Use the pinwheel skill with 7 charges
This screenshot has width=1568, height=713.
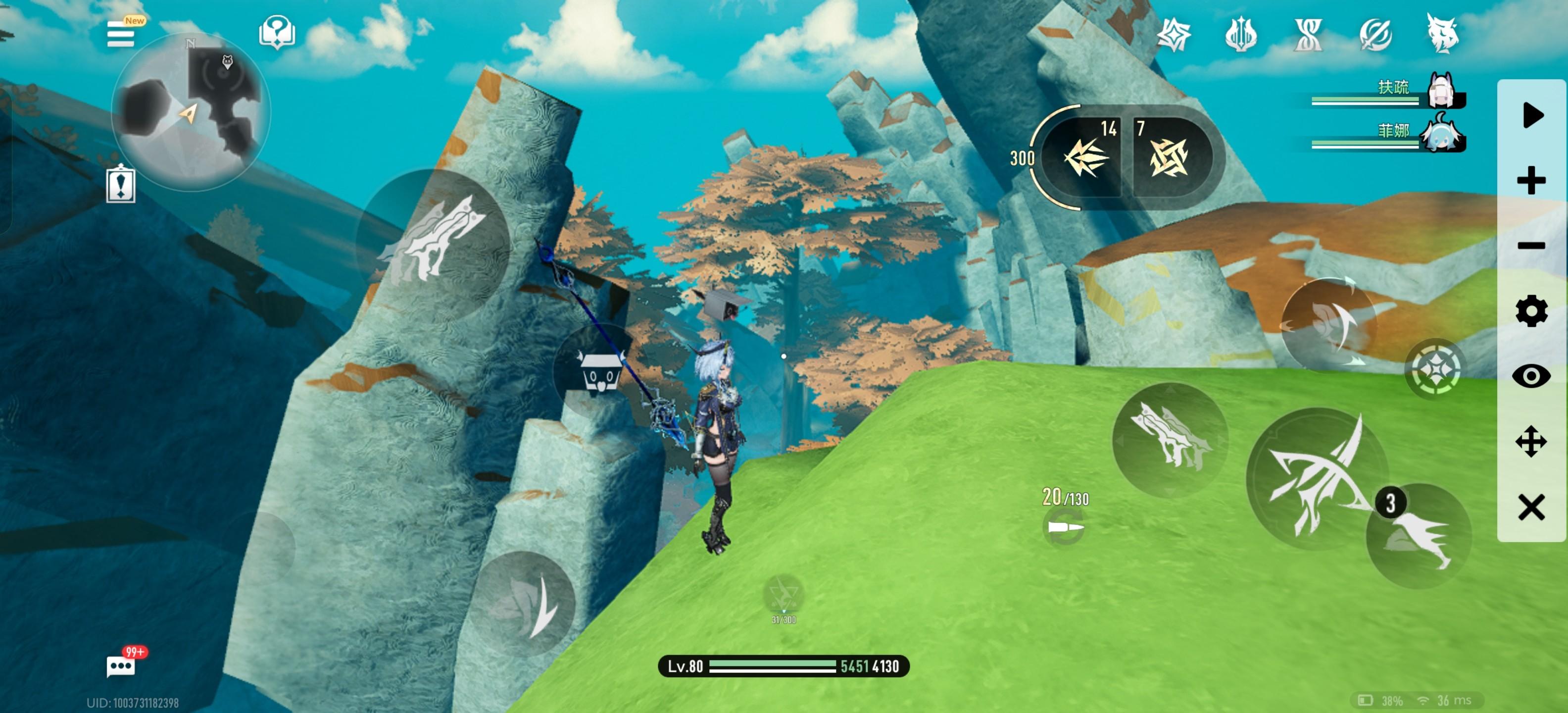click(1169, 157)
